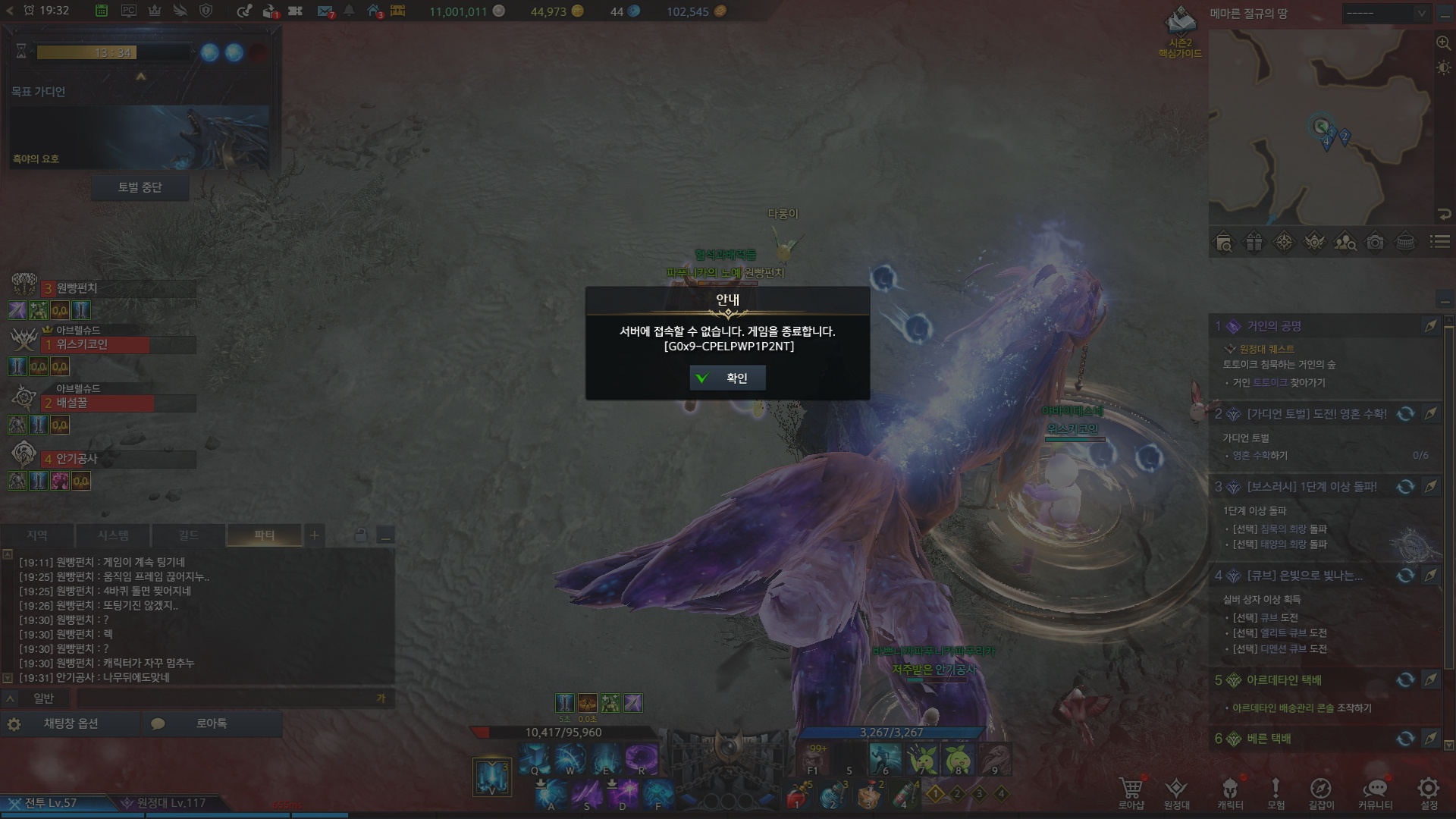Open the 길드 chat tab
The width and height of the screenshot is (1456, 819).
[188, 535]
